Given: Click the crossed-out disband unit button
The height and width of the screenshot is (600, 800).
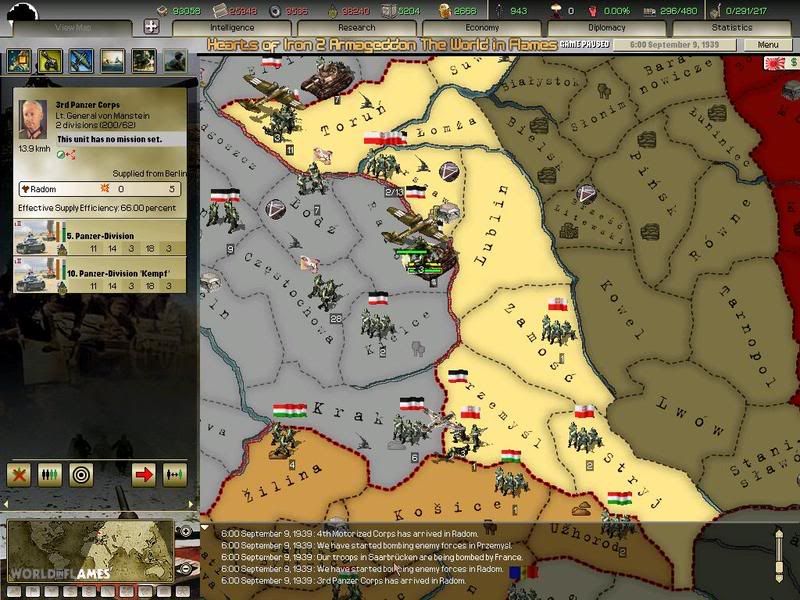Looking at the screenshot, I should coord(19,474).
